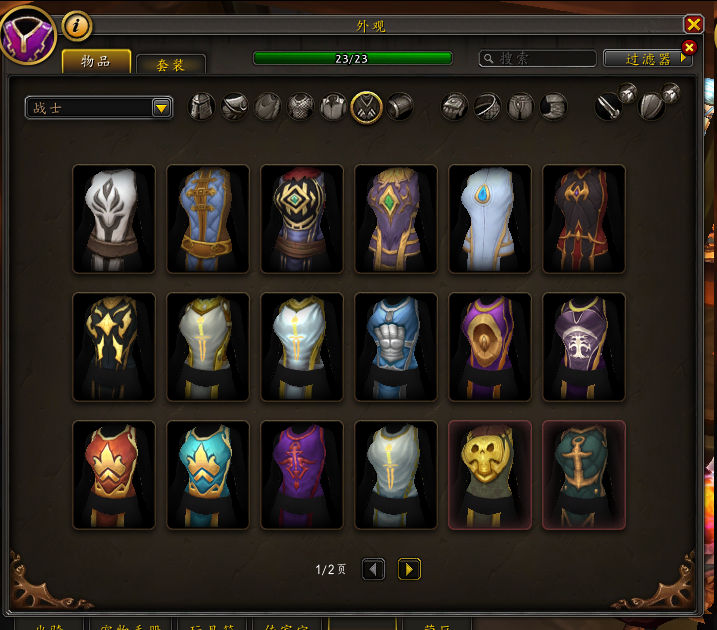The image size is (717, 630).
Task: Select the 物品 items tab
Action: tap(97, 62)
